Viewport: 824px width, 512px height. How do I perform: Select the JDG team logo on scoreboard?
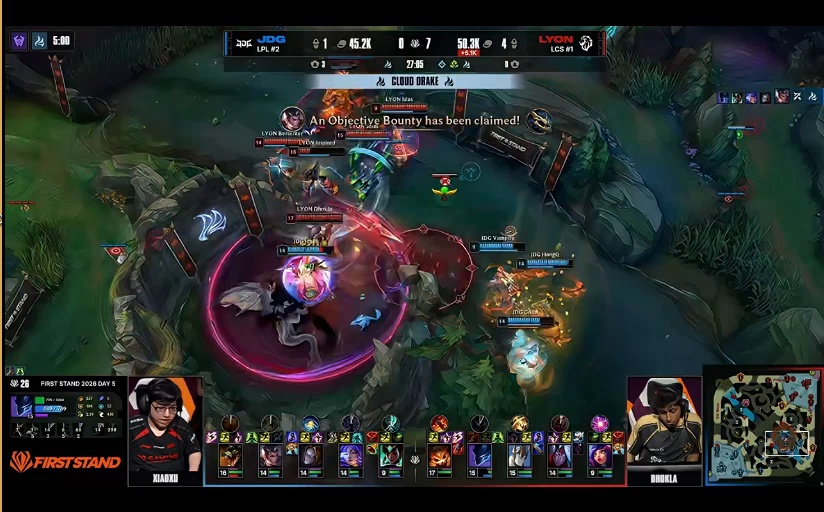click(244, 42)
